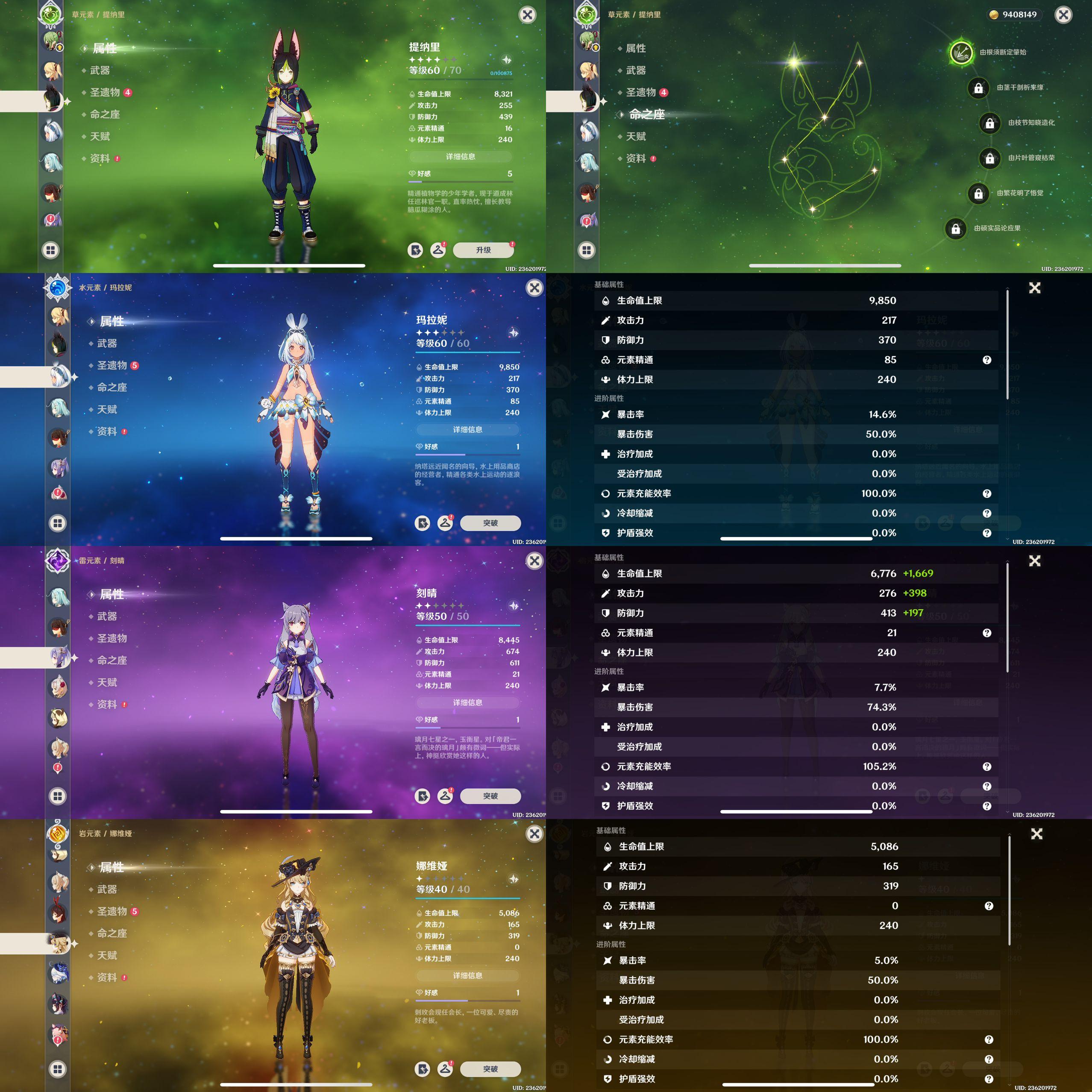Image resolution: width=1092 pixels, height=1092 pixels.
Task: Activate the 突破 button for 娜维娅
Action: pos(490,1069)
